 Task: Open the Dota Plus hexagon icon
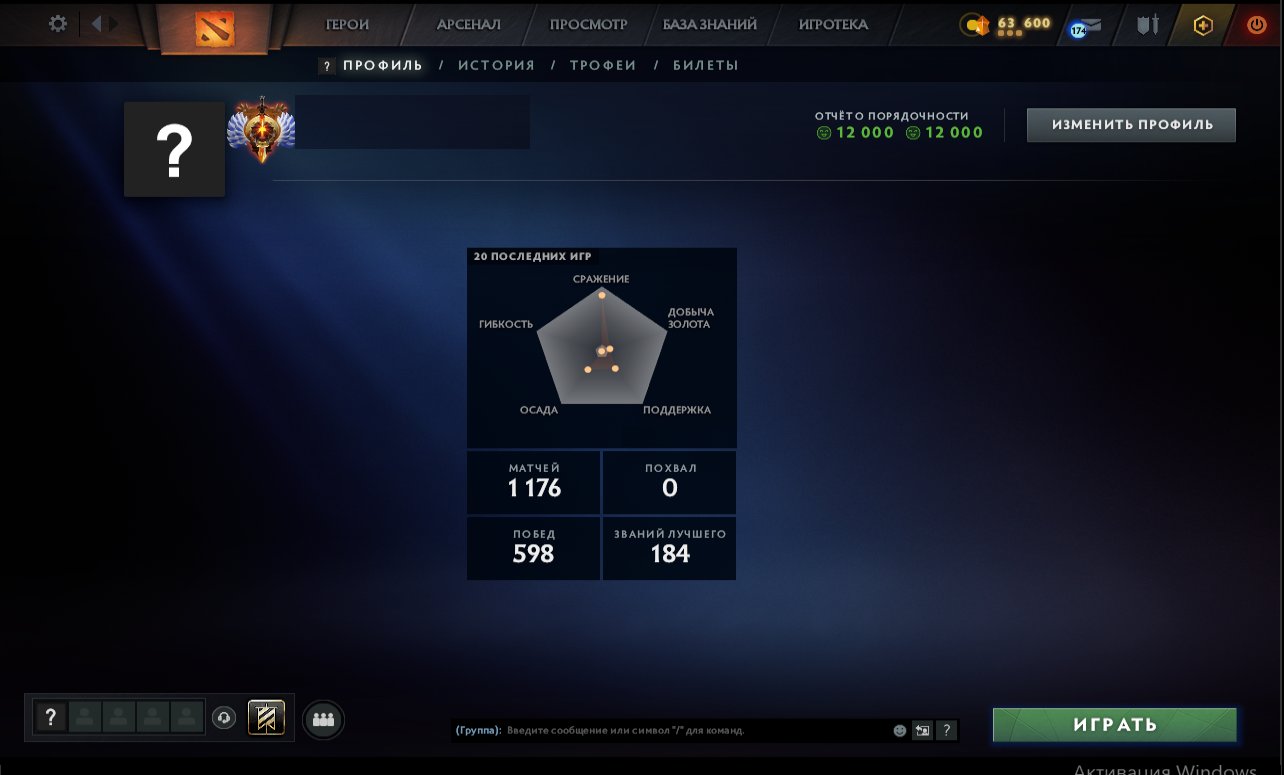[x=1203, y=25]
